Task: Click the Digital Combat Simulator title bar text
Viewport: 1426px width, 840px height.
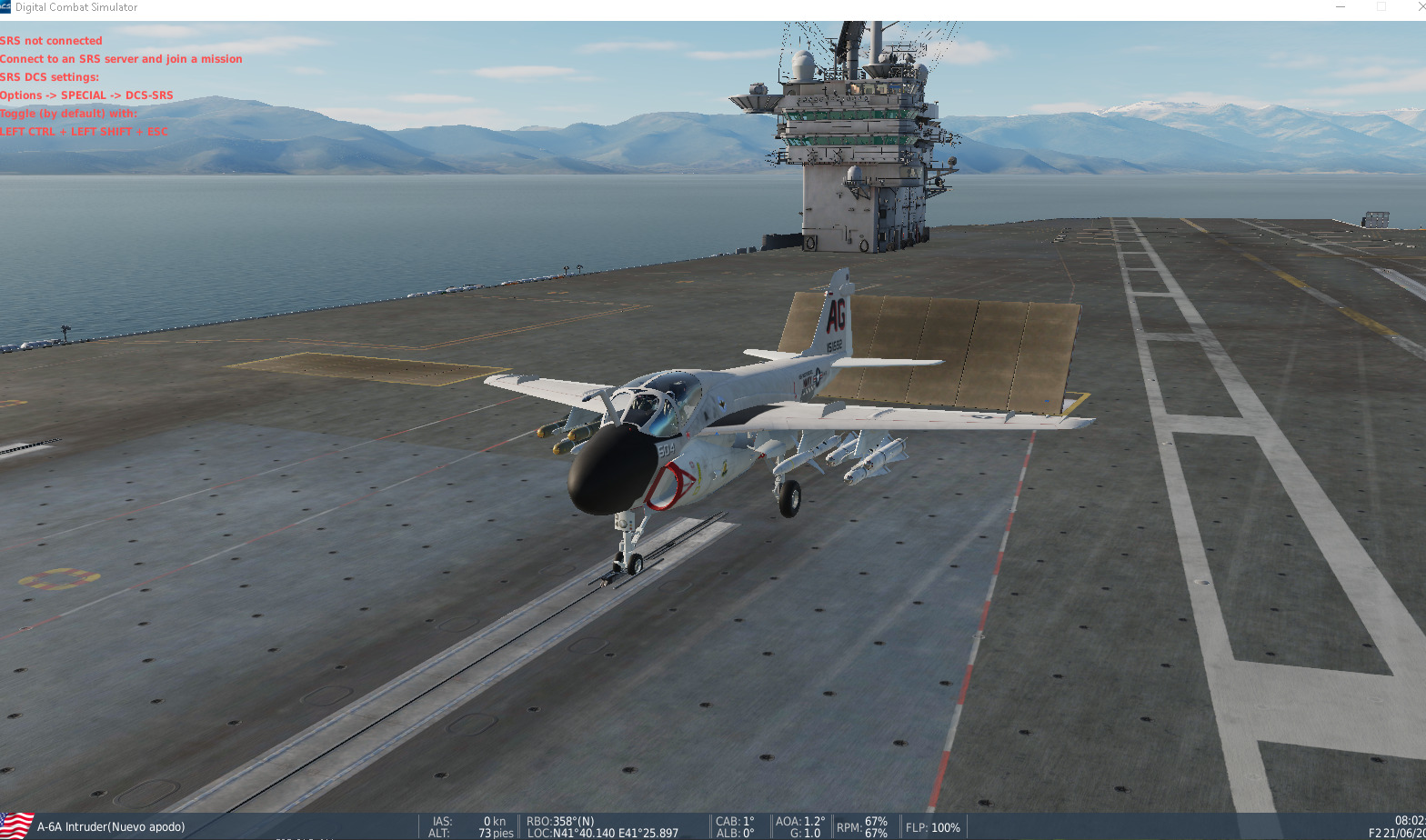Action: click(77, 6)
